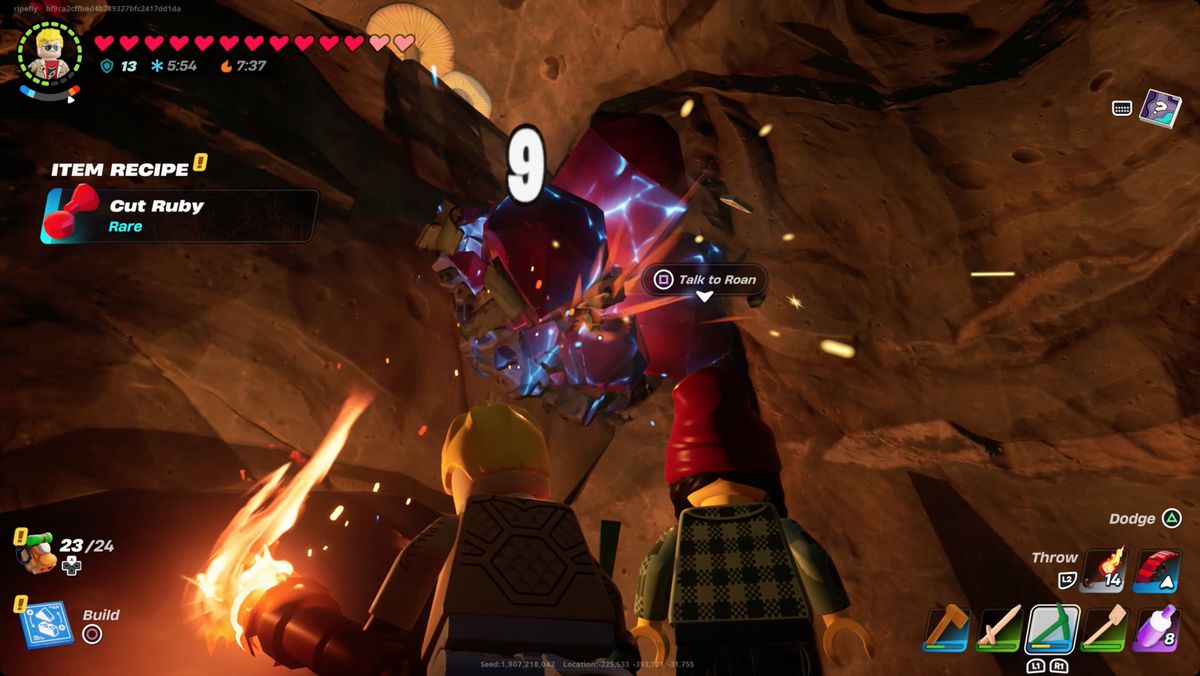Select the green pickaxe hotbar slot
1200x676 pixels.
1052,628
